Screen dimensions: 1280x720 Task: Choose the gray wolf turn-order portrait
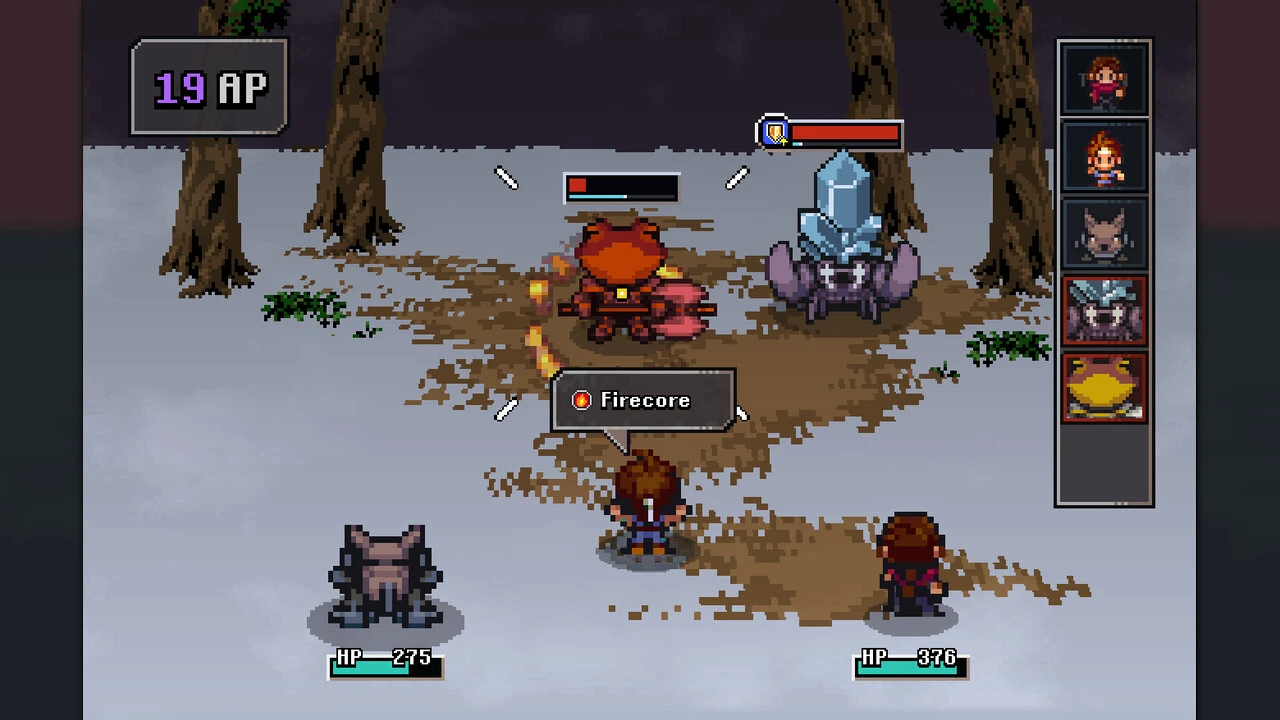pos(1104,233)
